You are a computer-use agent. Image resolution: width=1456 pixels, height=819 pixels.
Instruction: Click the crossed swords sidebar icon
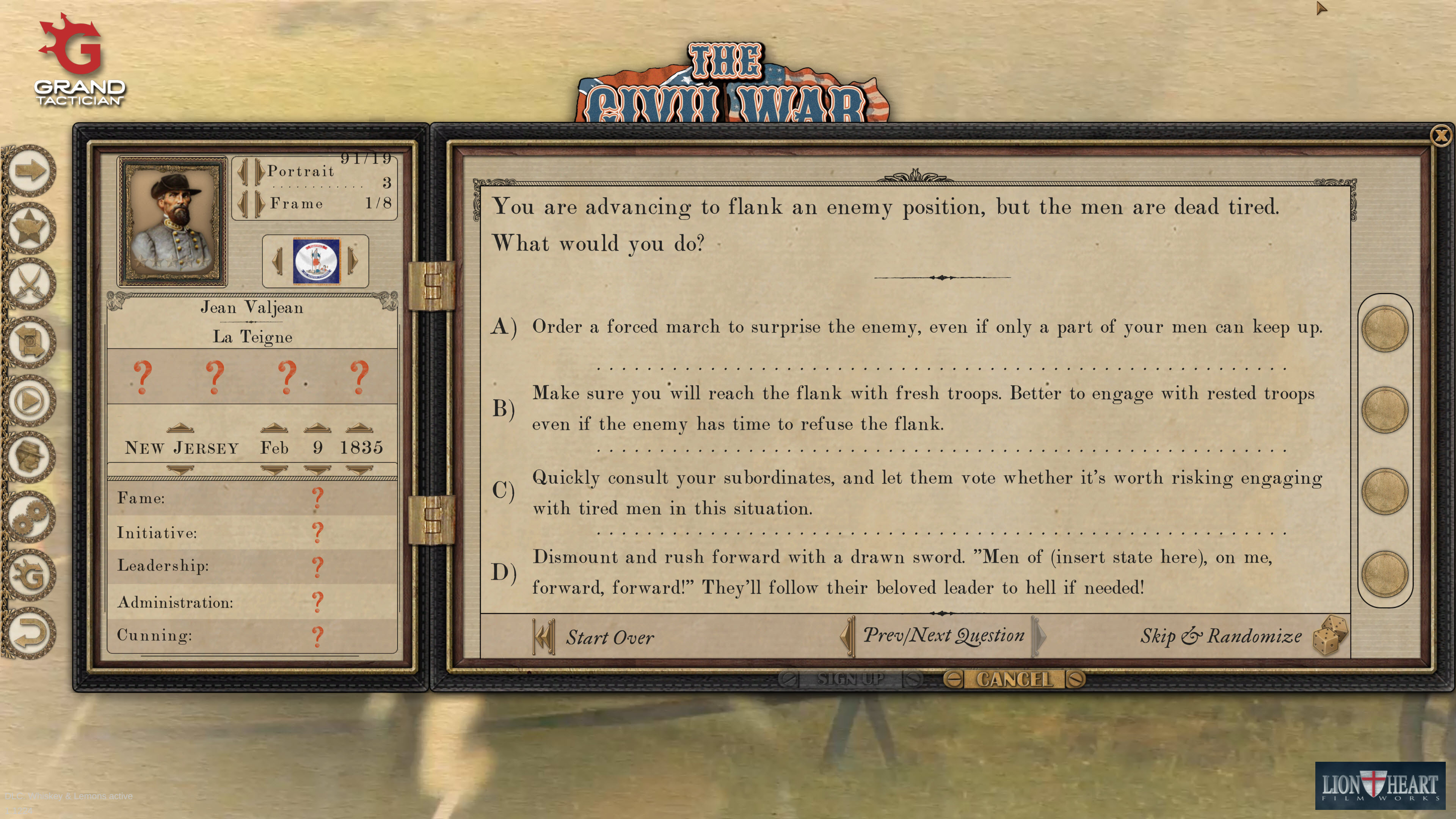(30, 284)
